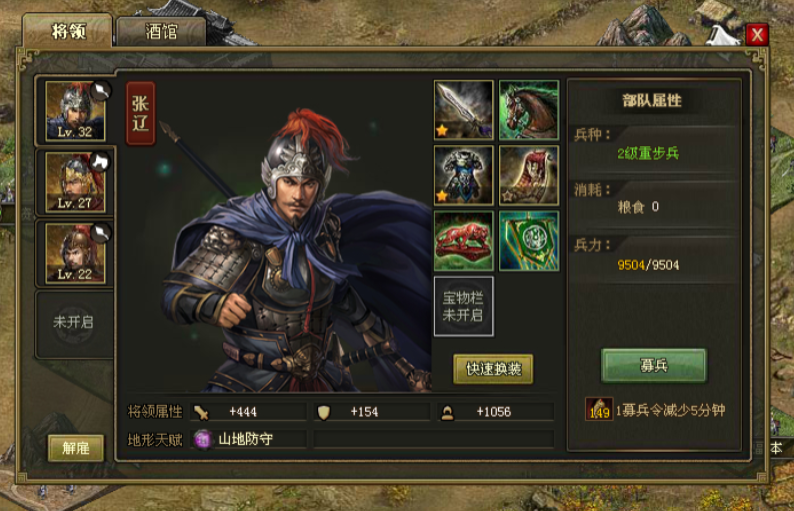794x511 pixels.
Task: Select the red tiger talisman slot
Action: click(x=463, y=241)
